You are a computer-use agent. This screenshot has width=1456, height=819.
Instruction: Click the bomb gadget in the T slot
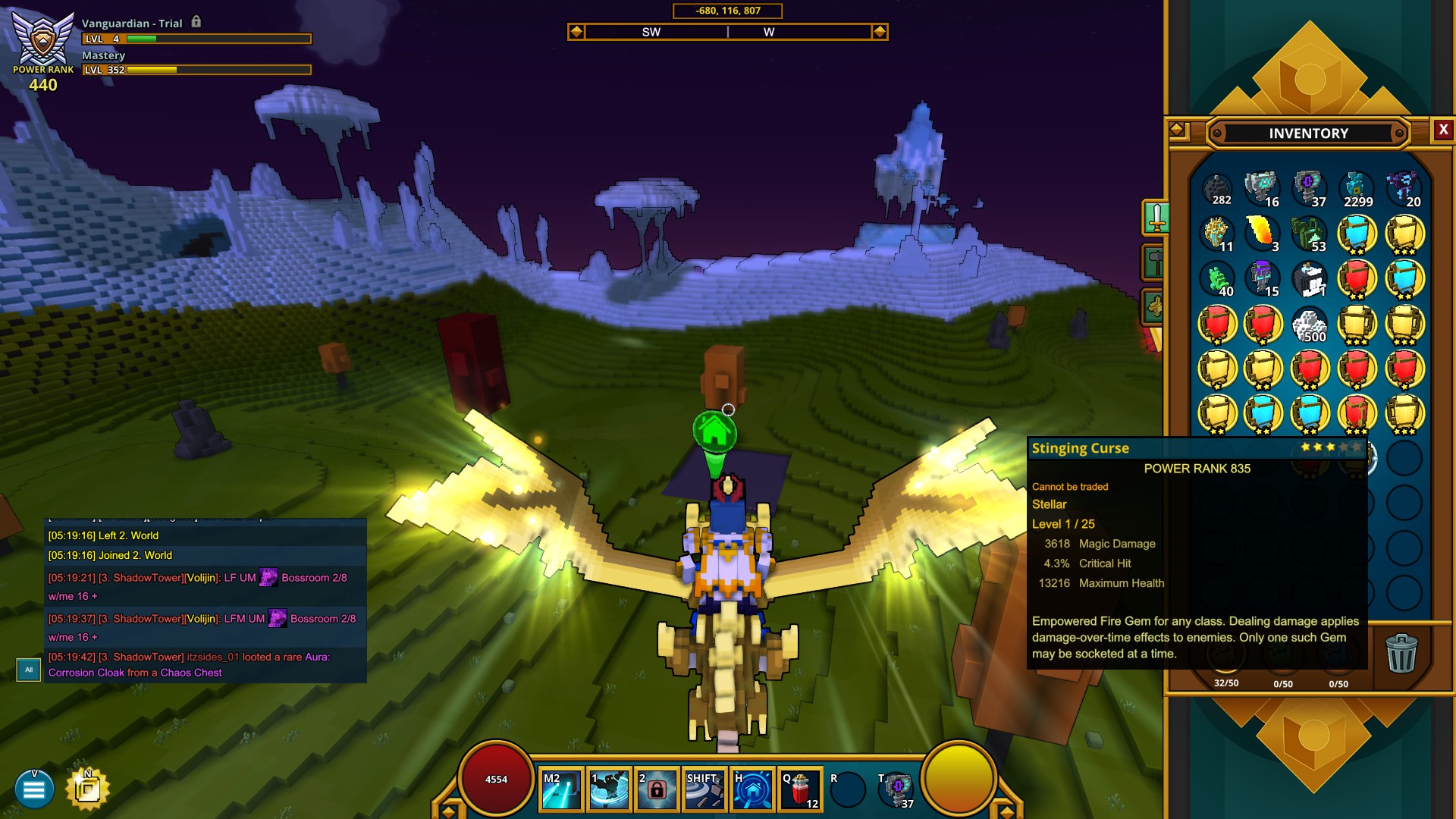pos(898,789)
